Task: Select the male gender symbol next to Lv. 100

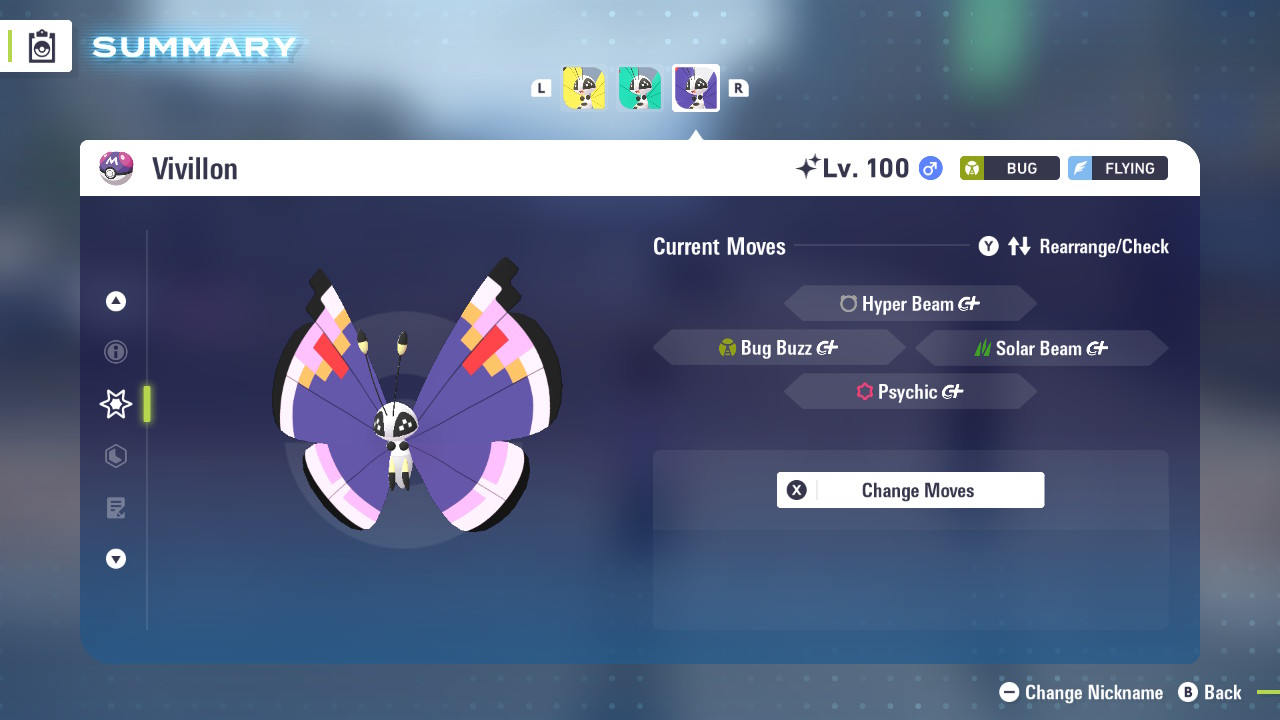Action: pyautogui.click(x=928, y=168)
